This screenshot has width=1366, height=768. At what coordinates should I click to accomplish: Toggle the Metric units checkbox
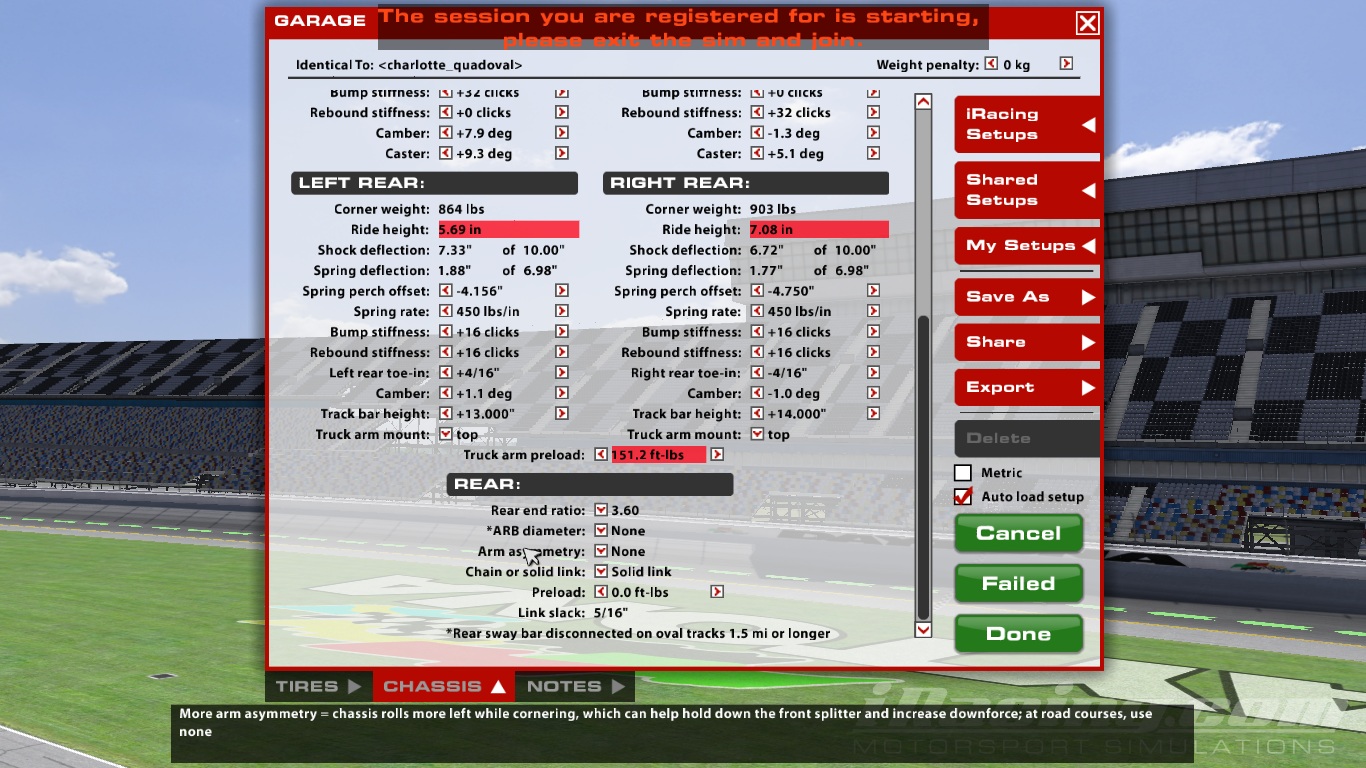tap(963, 473)
